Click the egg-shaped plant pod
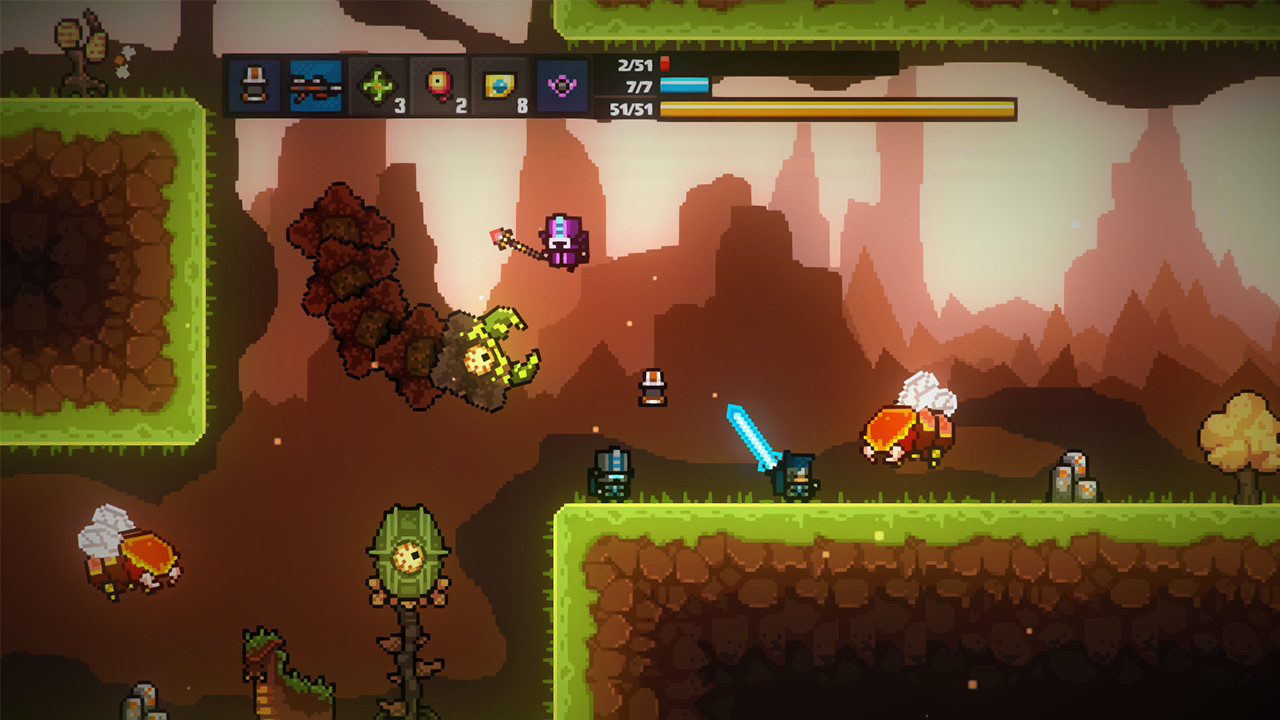 [x=408, y=555]
